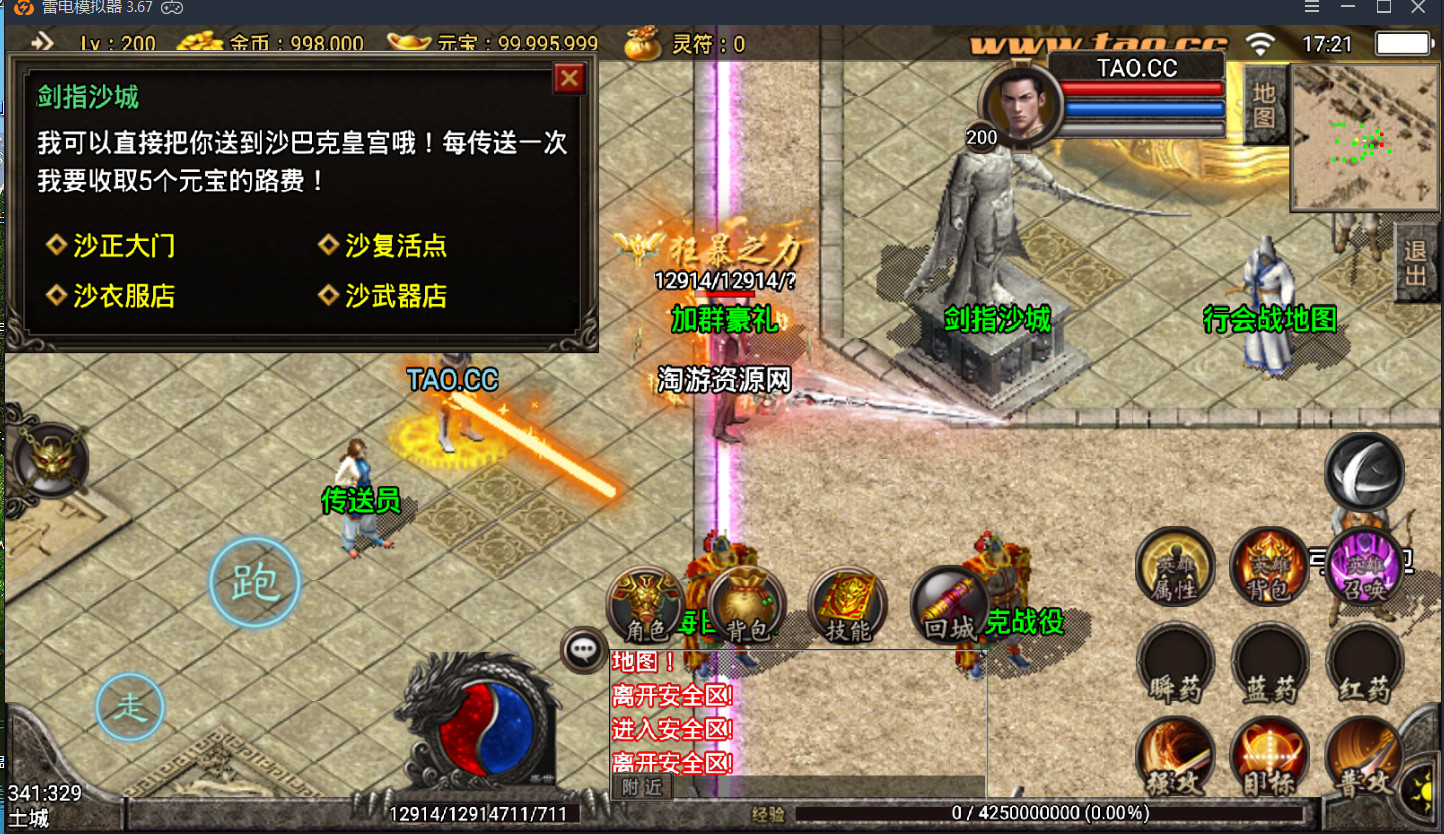Activate the 英雄召唤 hero summon button

click(1363, 568)
